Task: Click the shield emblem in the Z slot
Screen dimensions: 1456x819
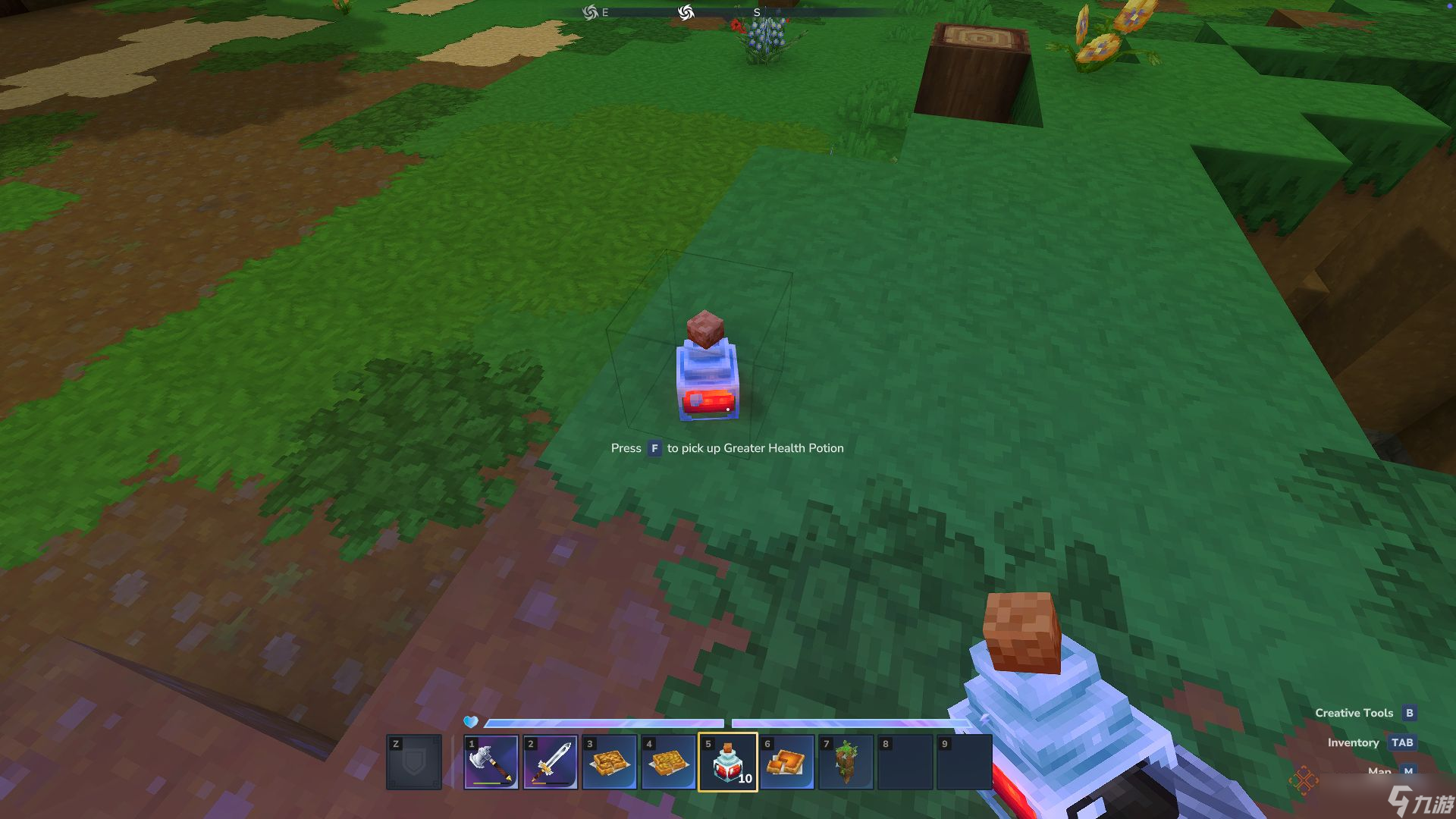Action: point(413,761)
